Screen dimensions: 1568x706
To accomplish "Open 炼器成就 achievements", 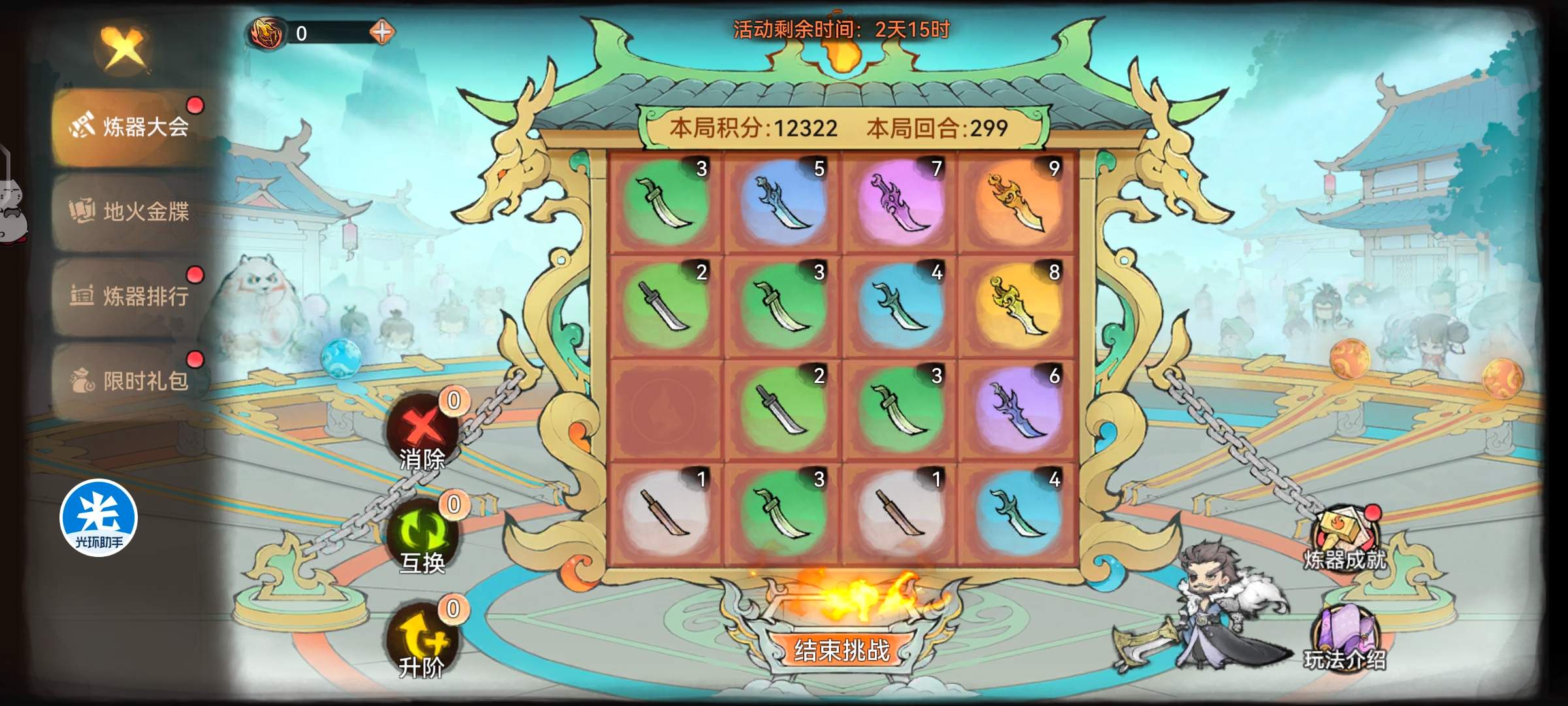I will 1346,539.
